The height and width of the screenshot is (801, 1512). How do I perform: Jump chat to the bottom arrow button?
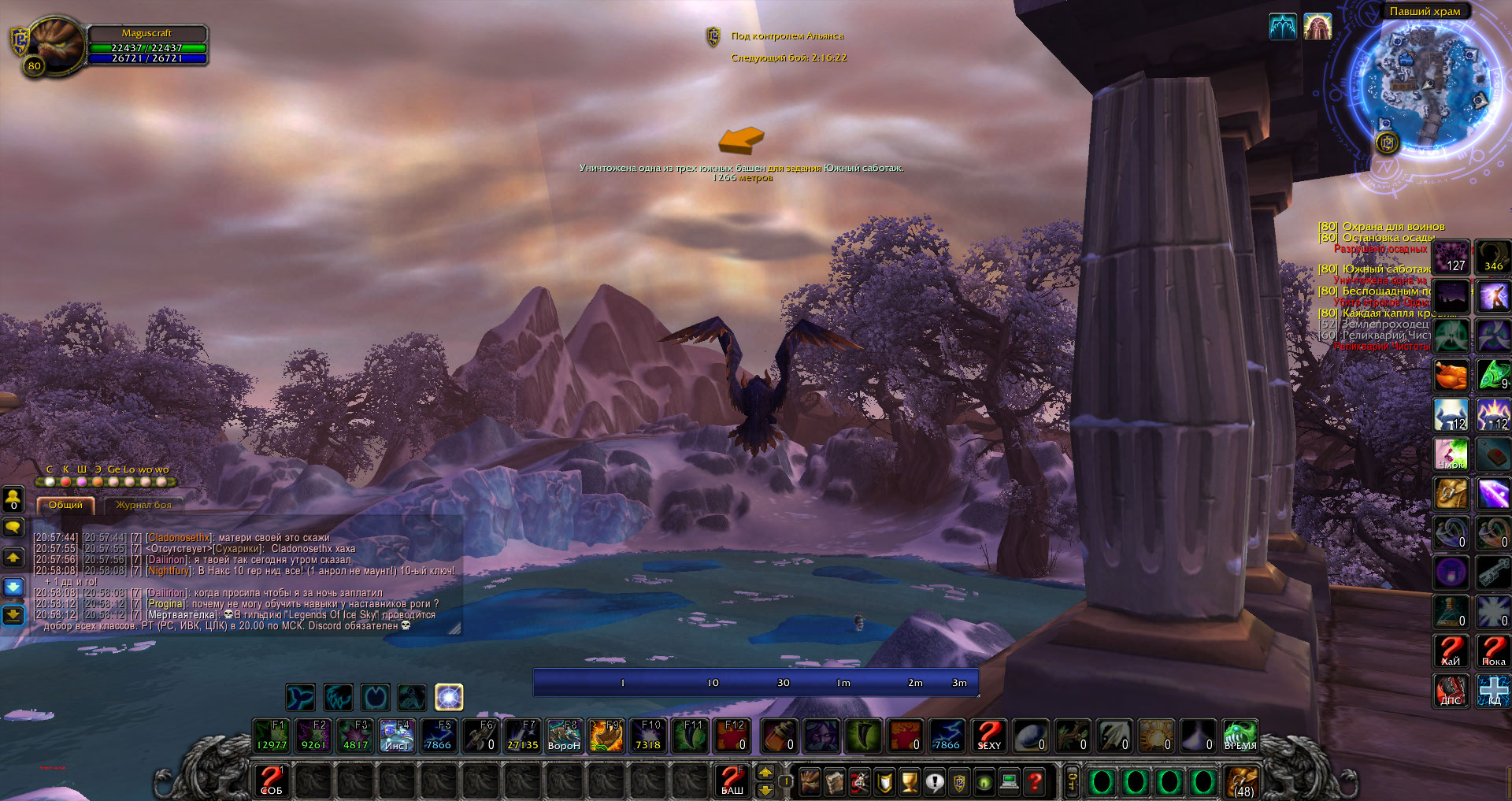click(x=13, y=614)
